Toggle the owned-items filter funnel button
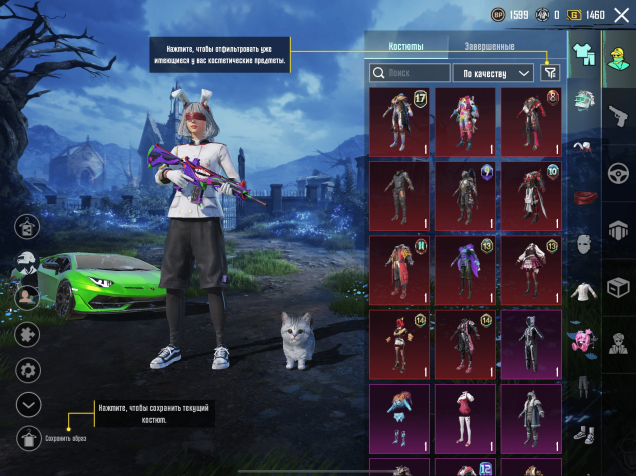This screenshot has width=636, height=476. click(x=549, y=73)
